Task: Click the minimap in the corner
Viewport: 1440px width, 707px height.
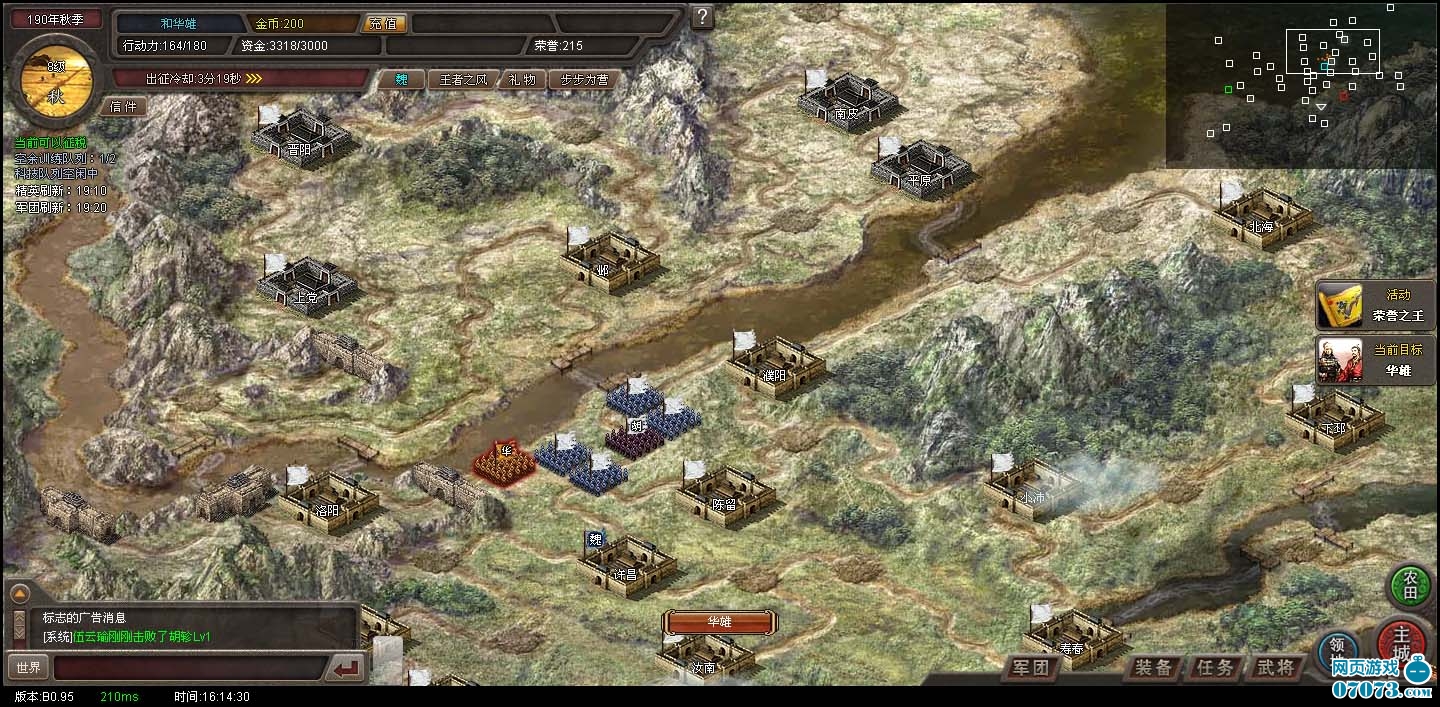Action: point(1302,85)
